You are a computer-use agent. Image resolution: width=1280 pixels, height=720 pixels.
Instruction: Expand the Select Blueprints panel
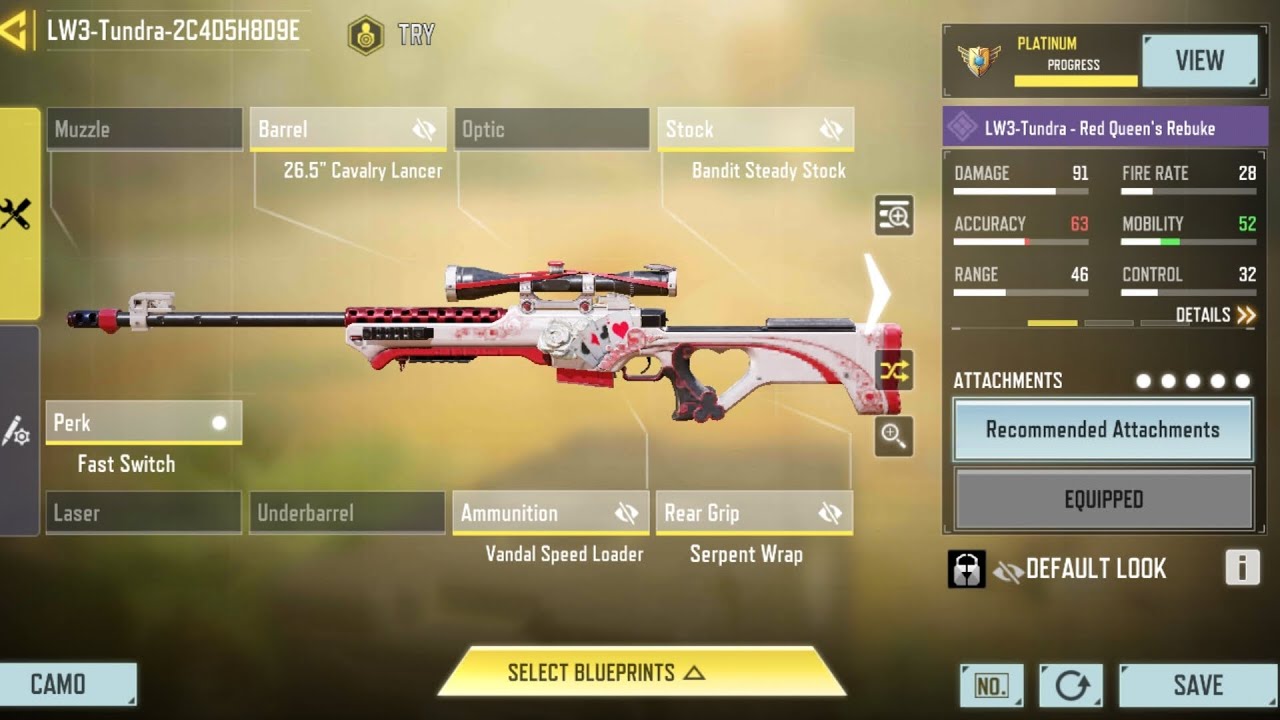pyautogui.click(x=640, y=673)
